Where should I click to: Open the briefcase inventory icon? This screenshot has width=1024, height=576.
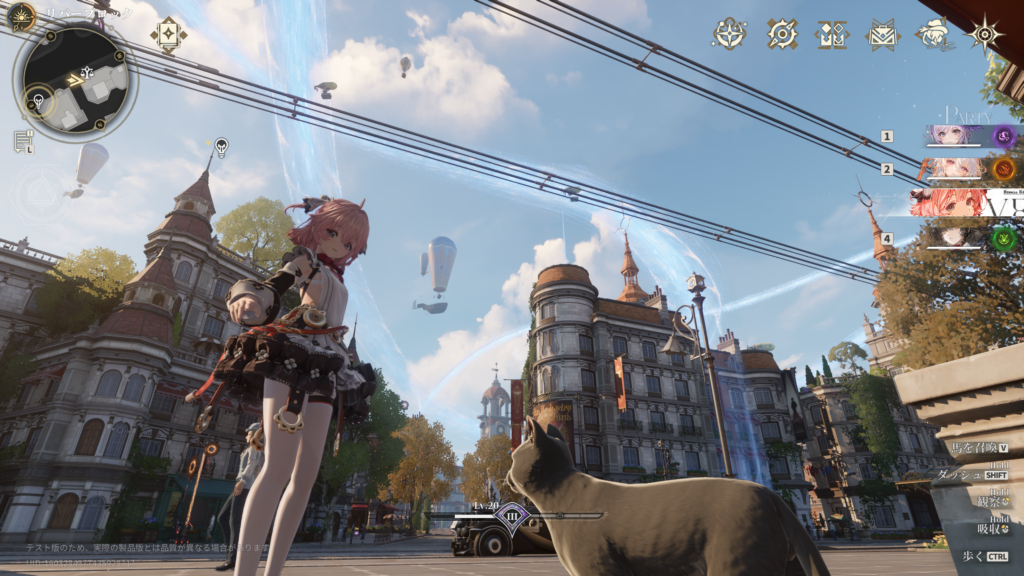click(882, 34)
